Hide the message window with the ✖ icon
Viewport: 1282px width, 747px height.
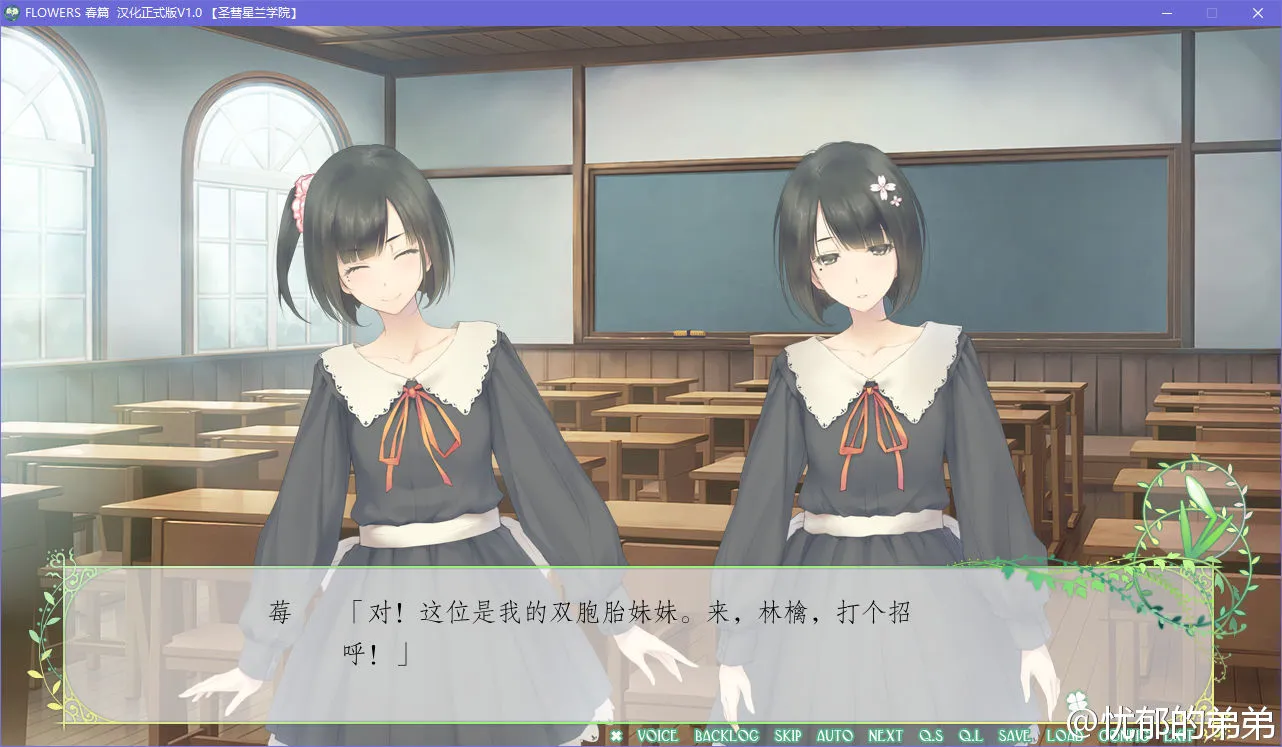618,736
